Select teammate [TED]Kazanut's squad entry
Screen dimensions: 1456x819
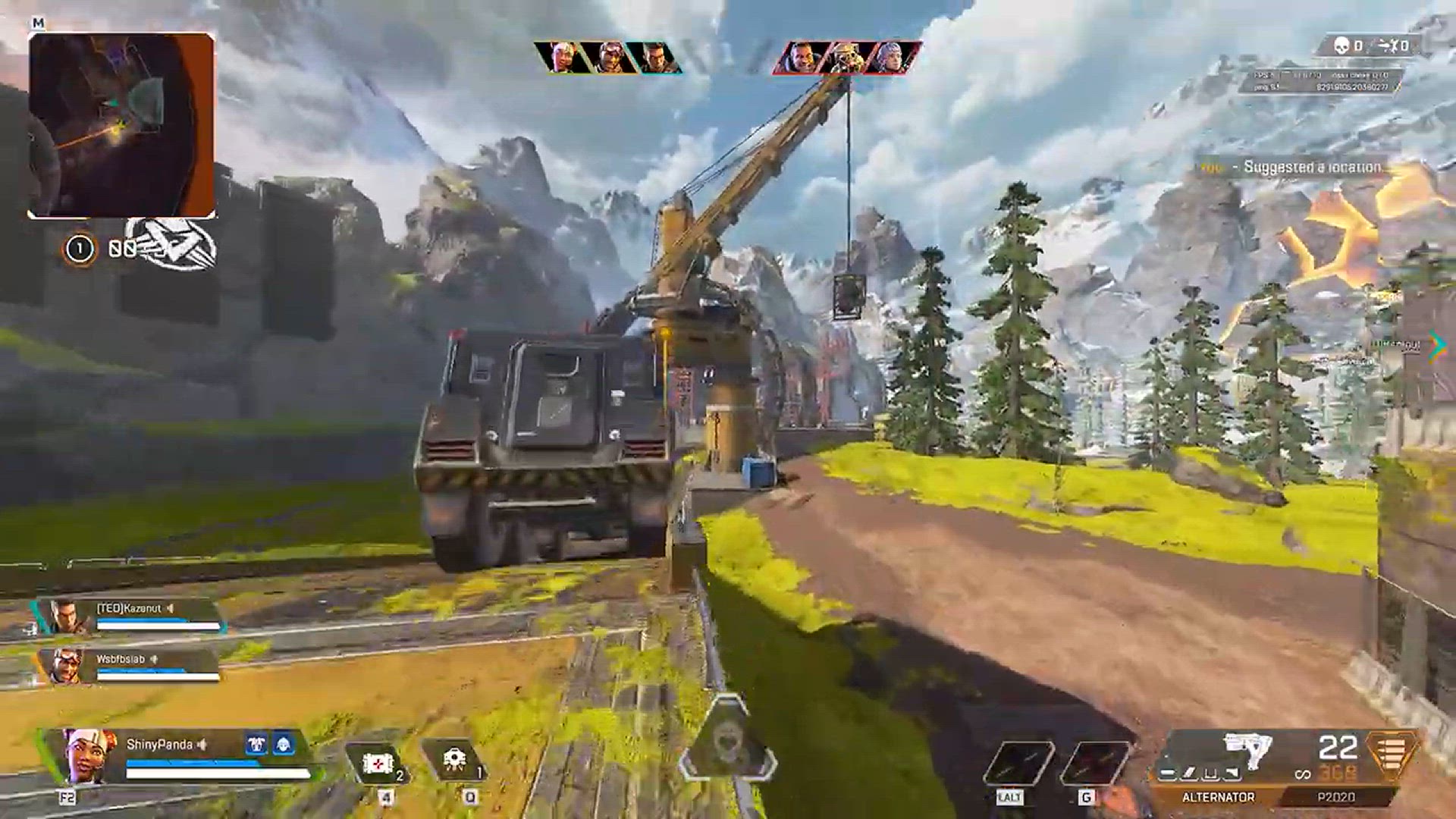[x=129, y=616]
